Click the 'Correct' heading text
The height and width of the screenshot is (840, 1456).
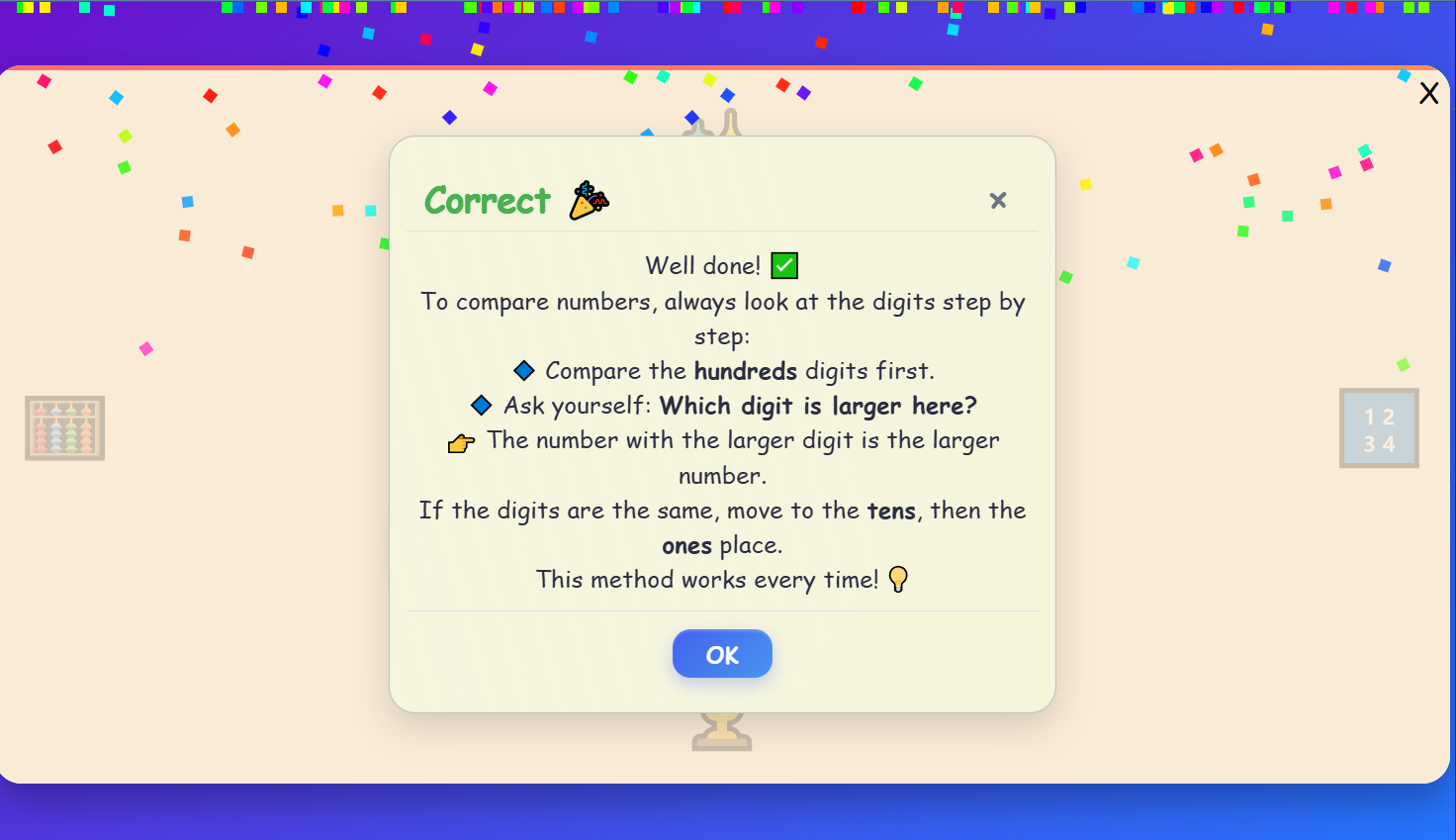[487, 201]
